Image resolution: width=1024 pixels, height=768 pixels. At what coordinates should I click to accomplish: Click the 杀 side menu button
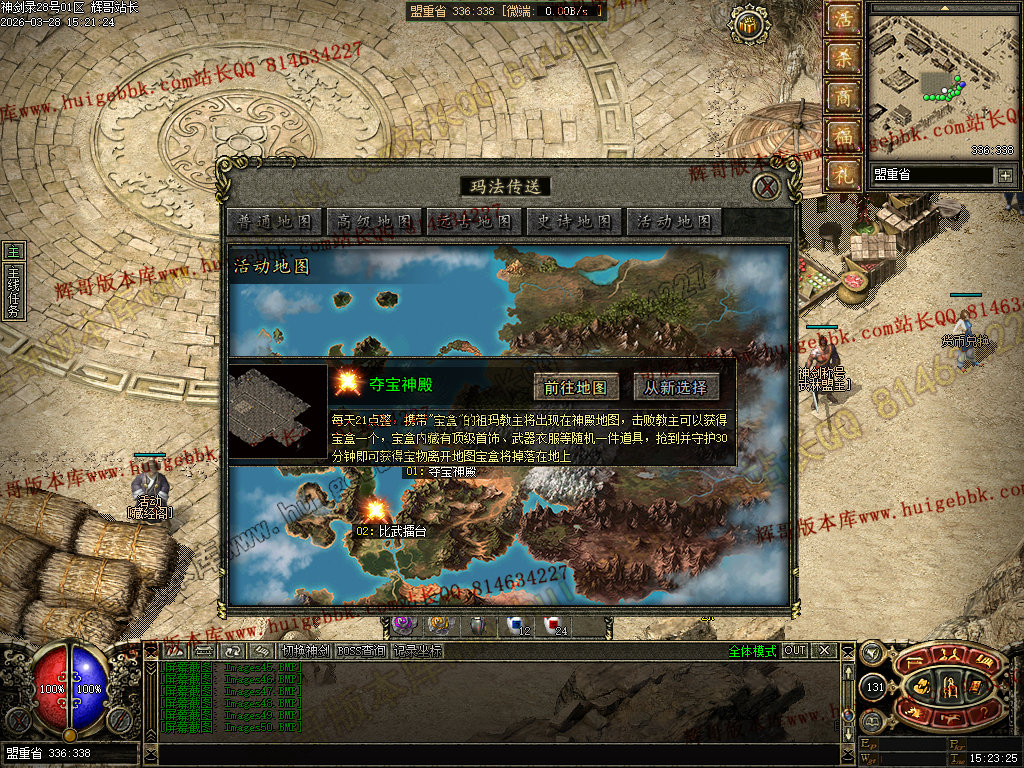[844, 58]
